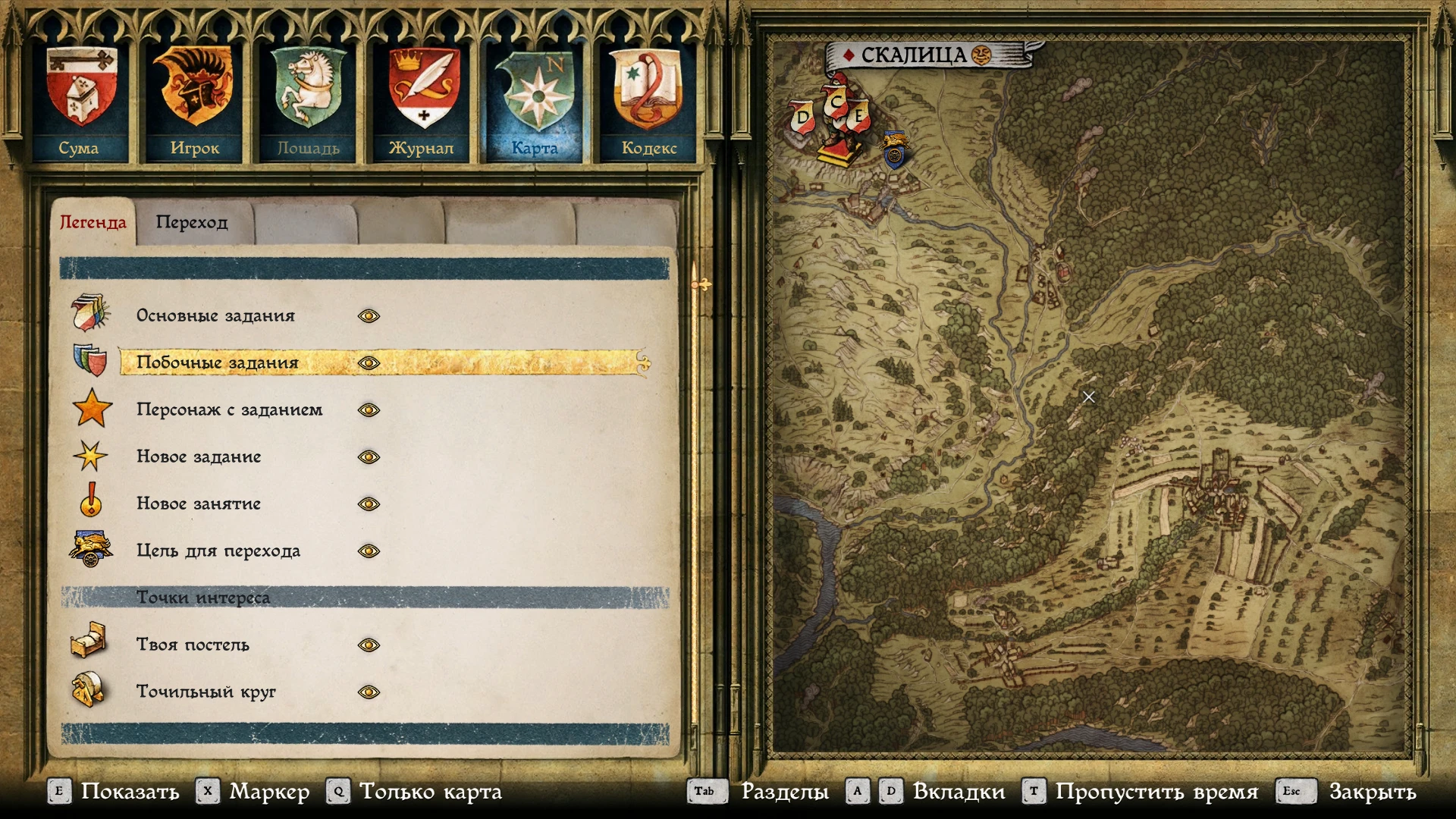Click the Скалица town banner label
Image resolution: width=1456 pixels, height=819 pixels.
913,55
